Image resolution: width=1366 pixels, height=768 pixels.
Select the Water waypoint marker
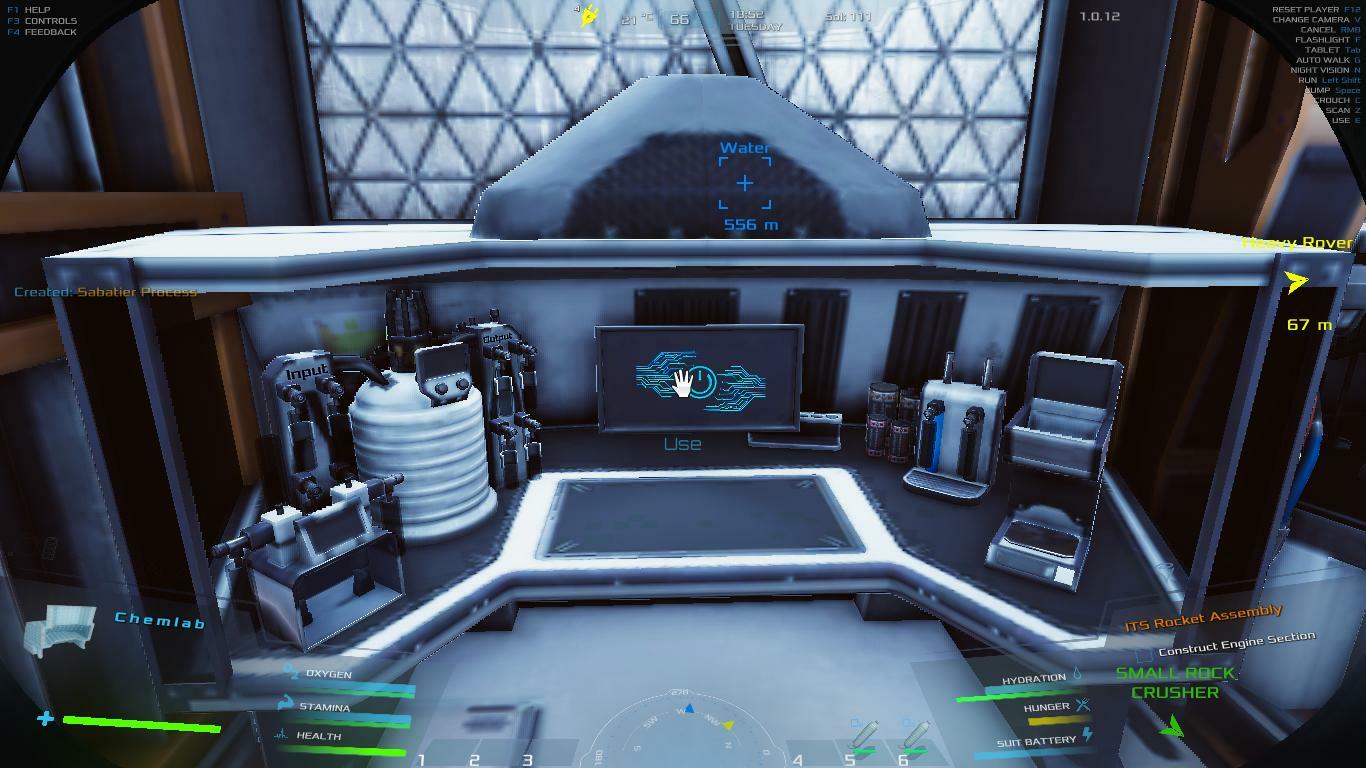point(745,184)
